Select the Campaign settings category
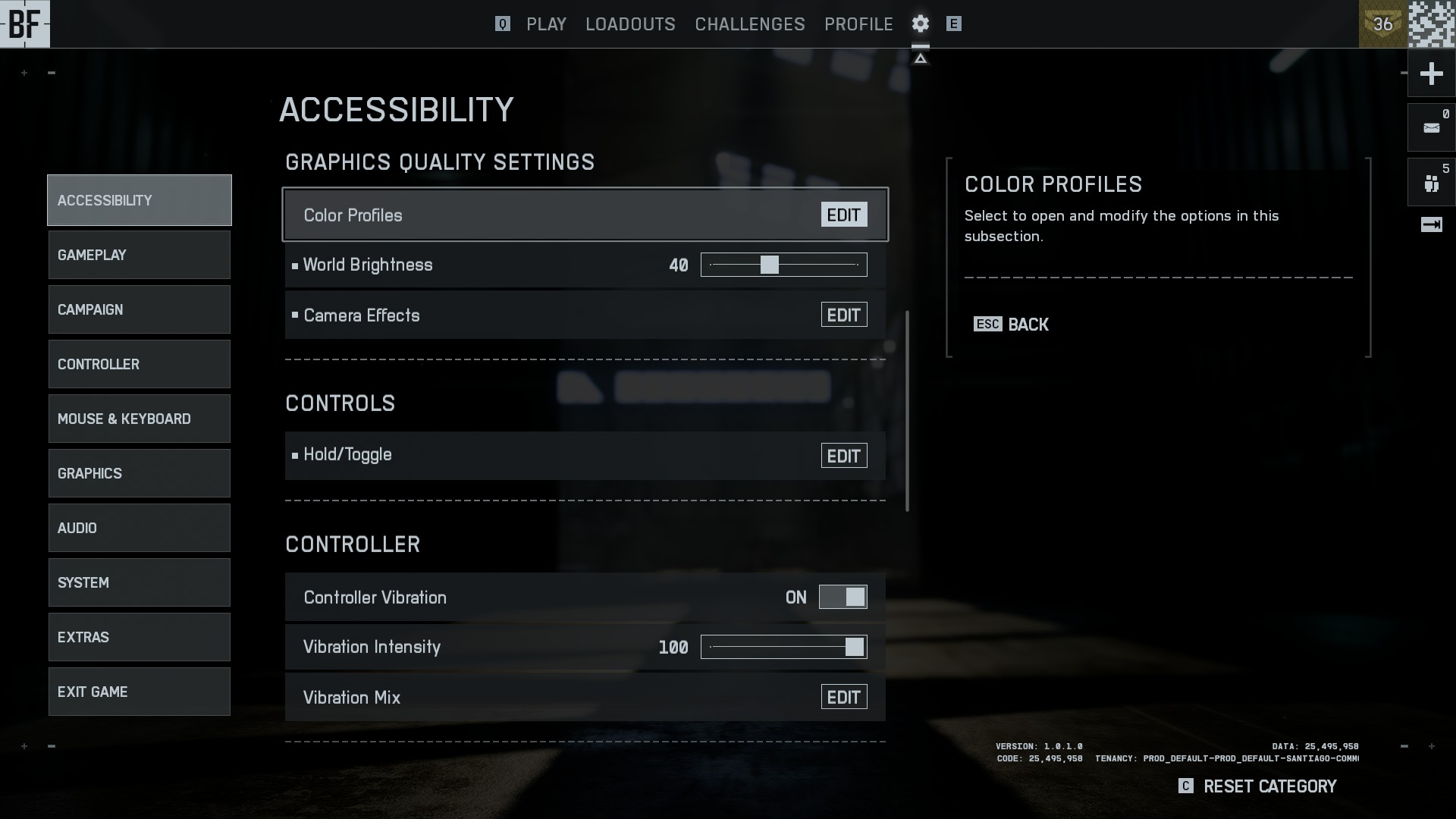This screenshot has width=1456, height=819. click(139, 309)
